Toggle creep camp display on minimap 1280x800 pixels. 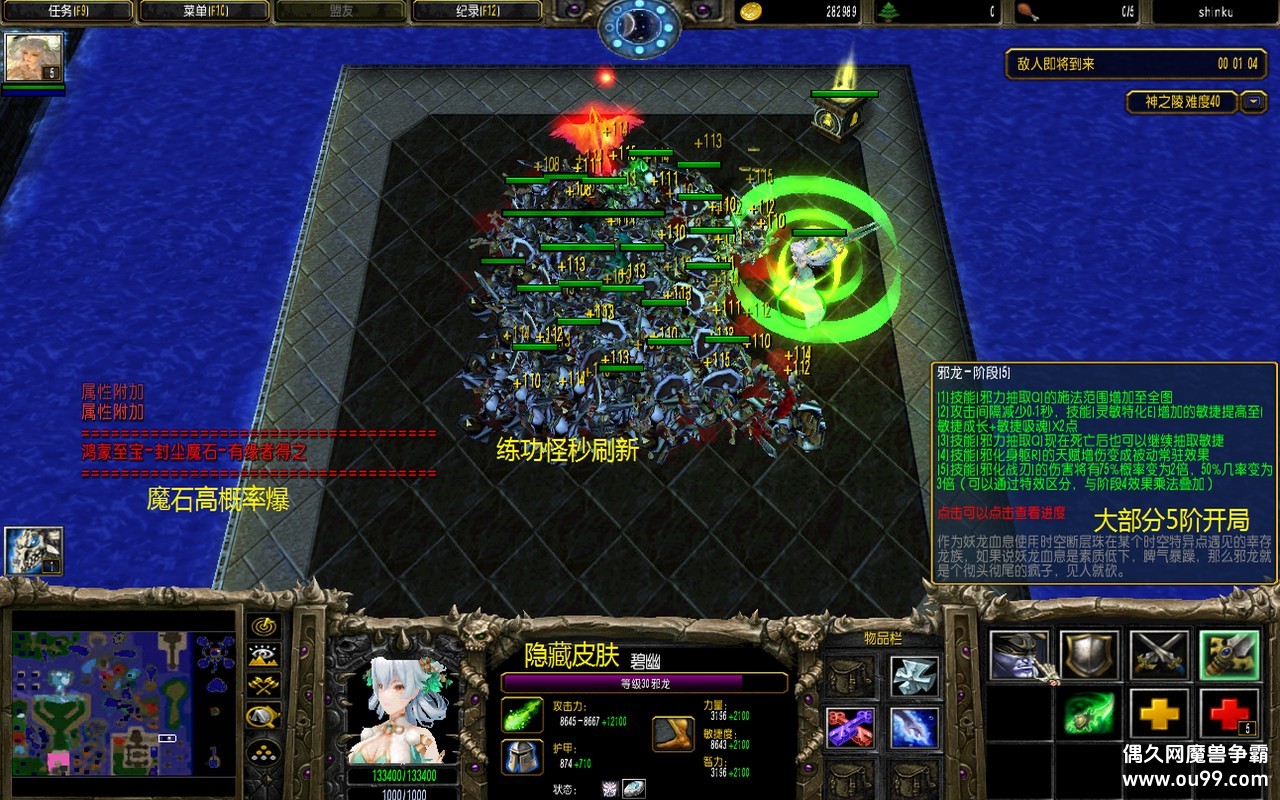coord(264,716)
